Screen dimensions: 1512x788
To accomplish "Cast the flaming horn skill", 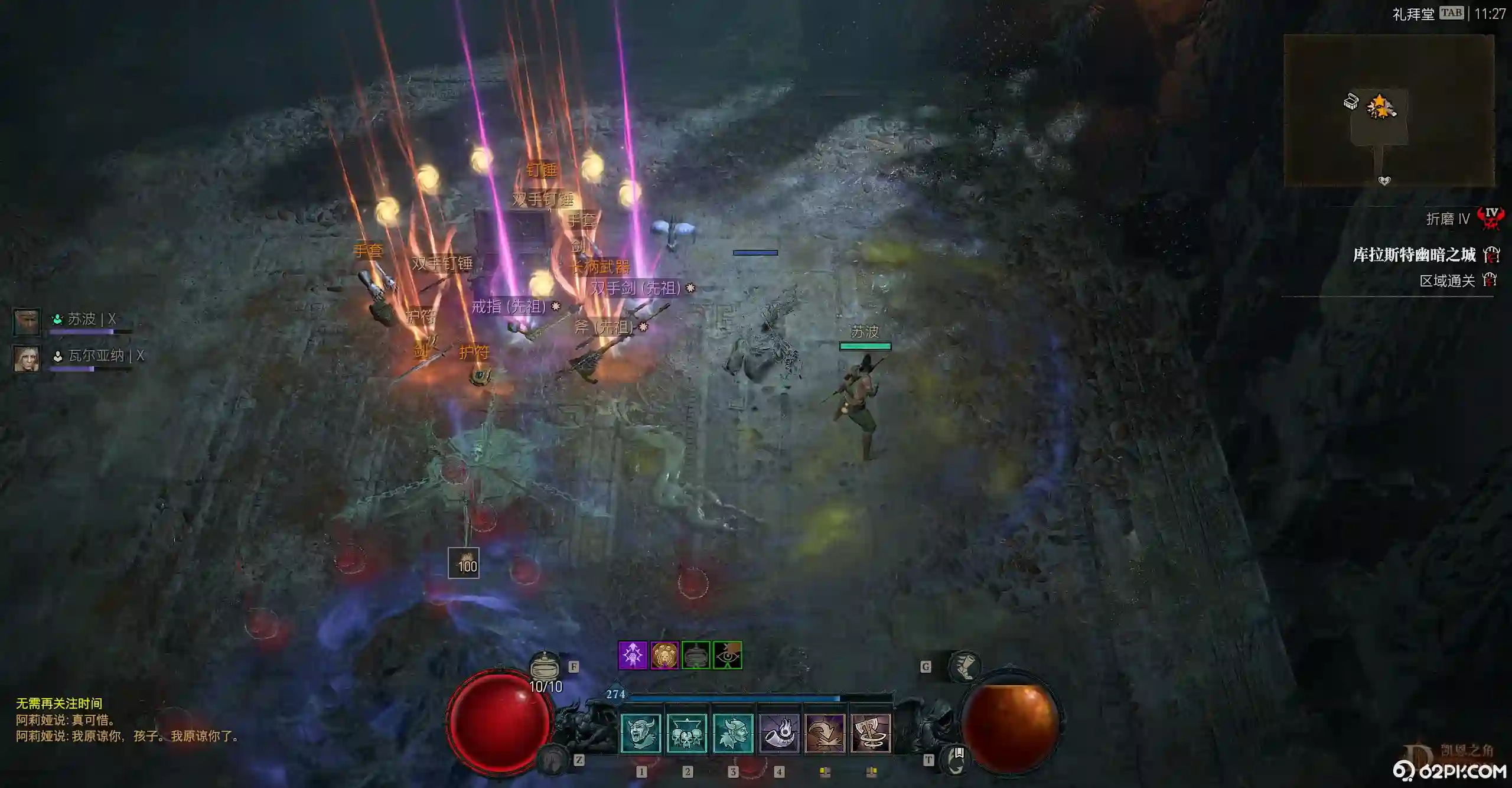I will (x=779, y=733).
